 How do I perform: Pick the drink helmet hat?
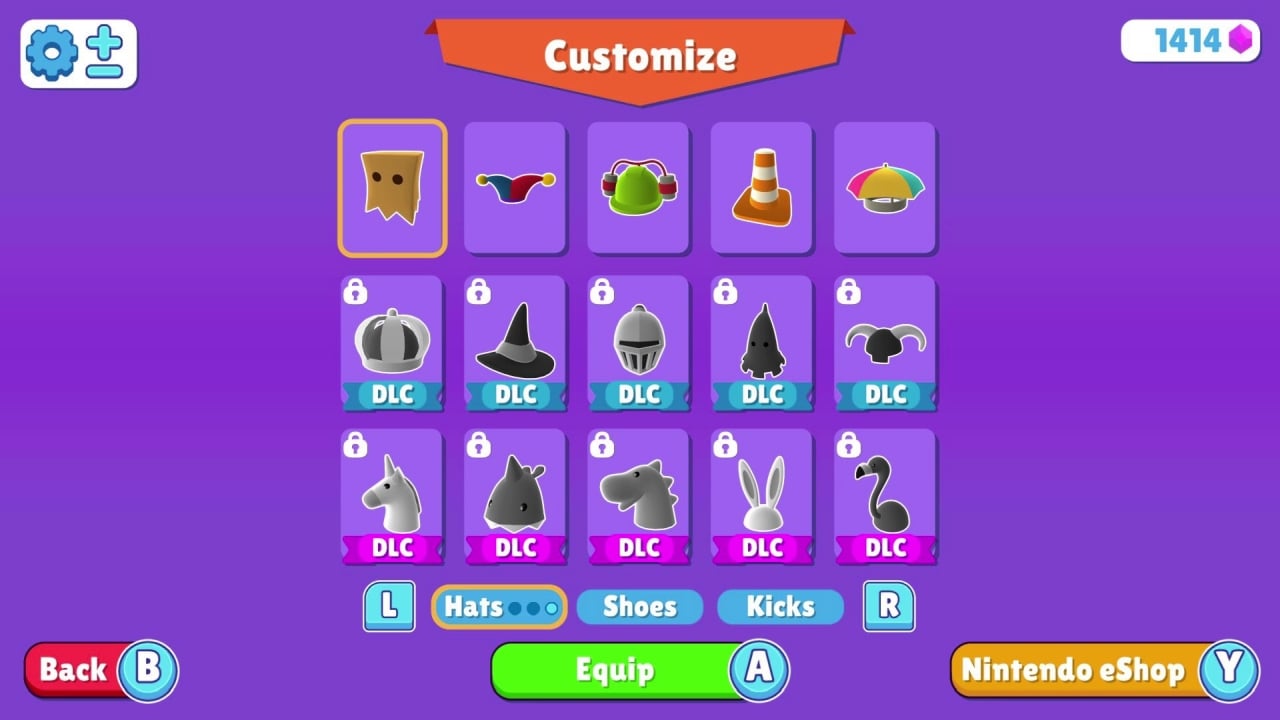(638, 186)
